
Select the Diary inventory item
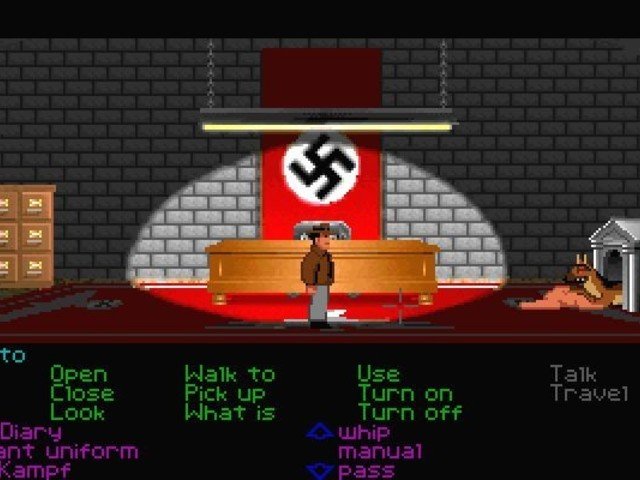30,432
